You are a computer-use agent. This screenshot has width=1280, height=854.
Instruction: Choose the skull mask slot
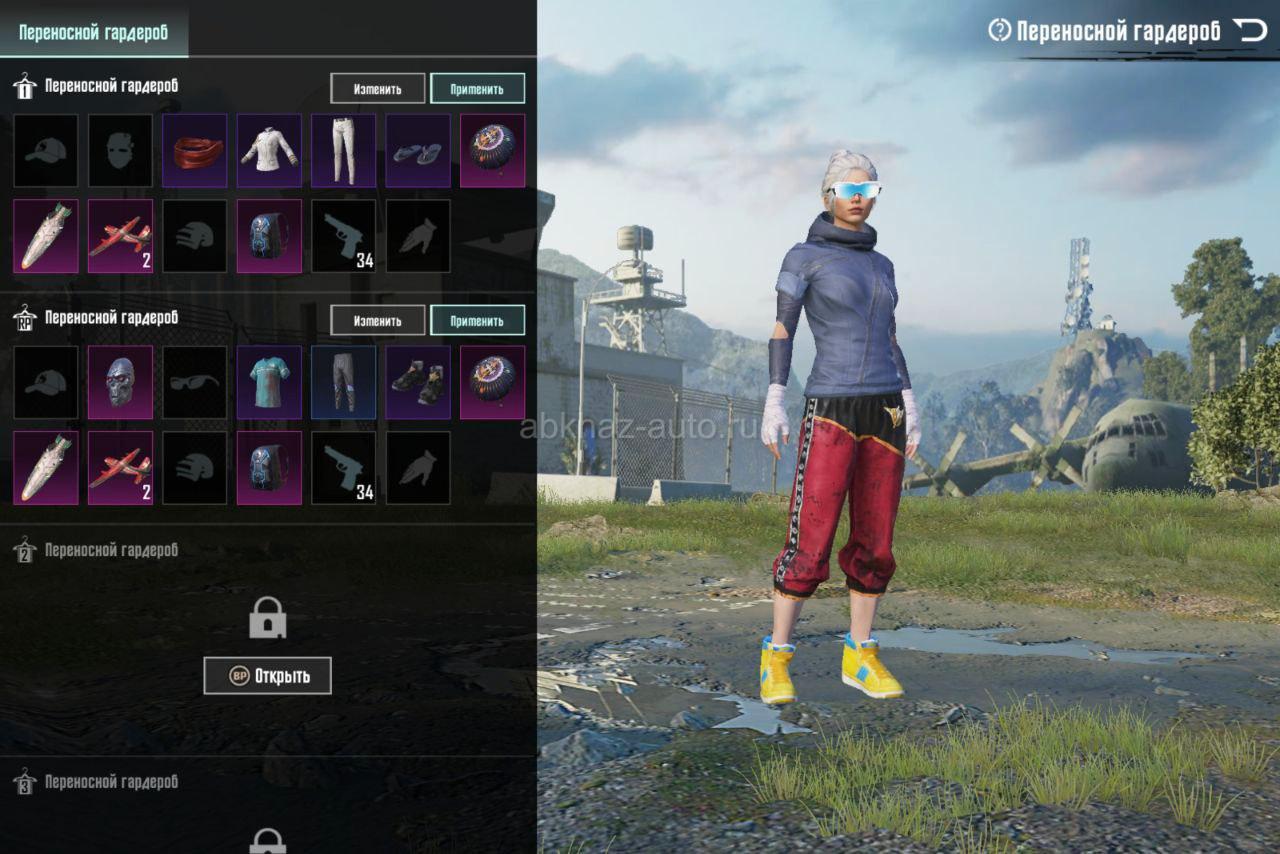121,382
